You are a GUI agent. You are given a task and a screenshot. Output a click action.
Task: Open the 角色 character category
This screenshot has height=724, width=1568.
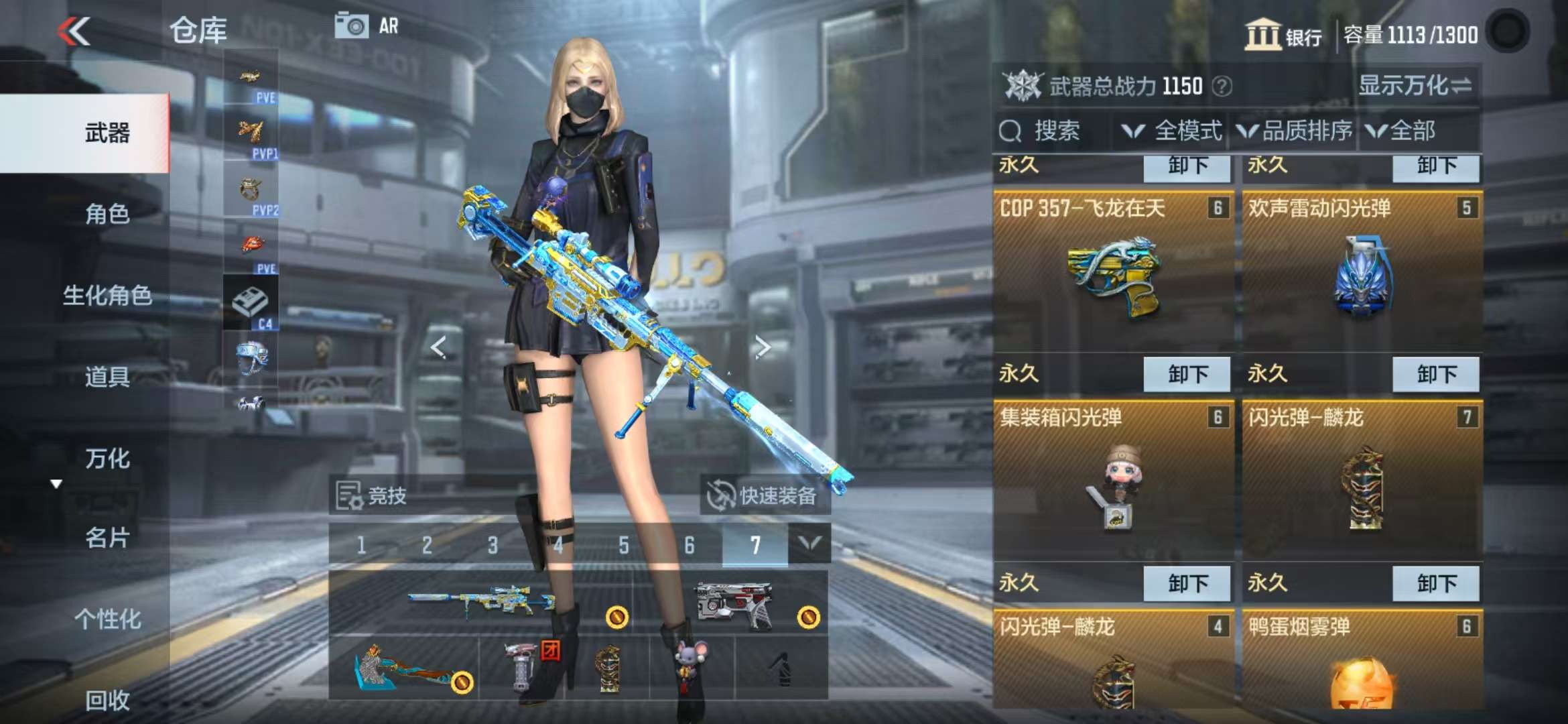[107, 215]
